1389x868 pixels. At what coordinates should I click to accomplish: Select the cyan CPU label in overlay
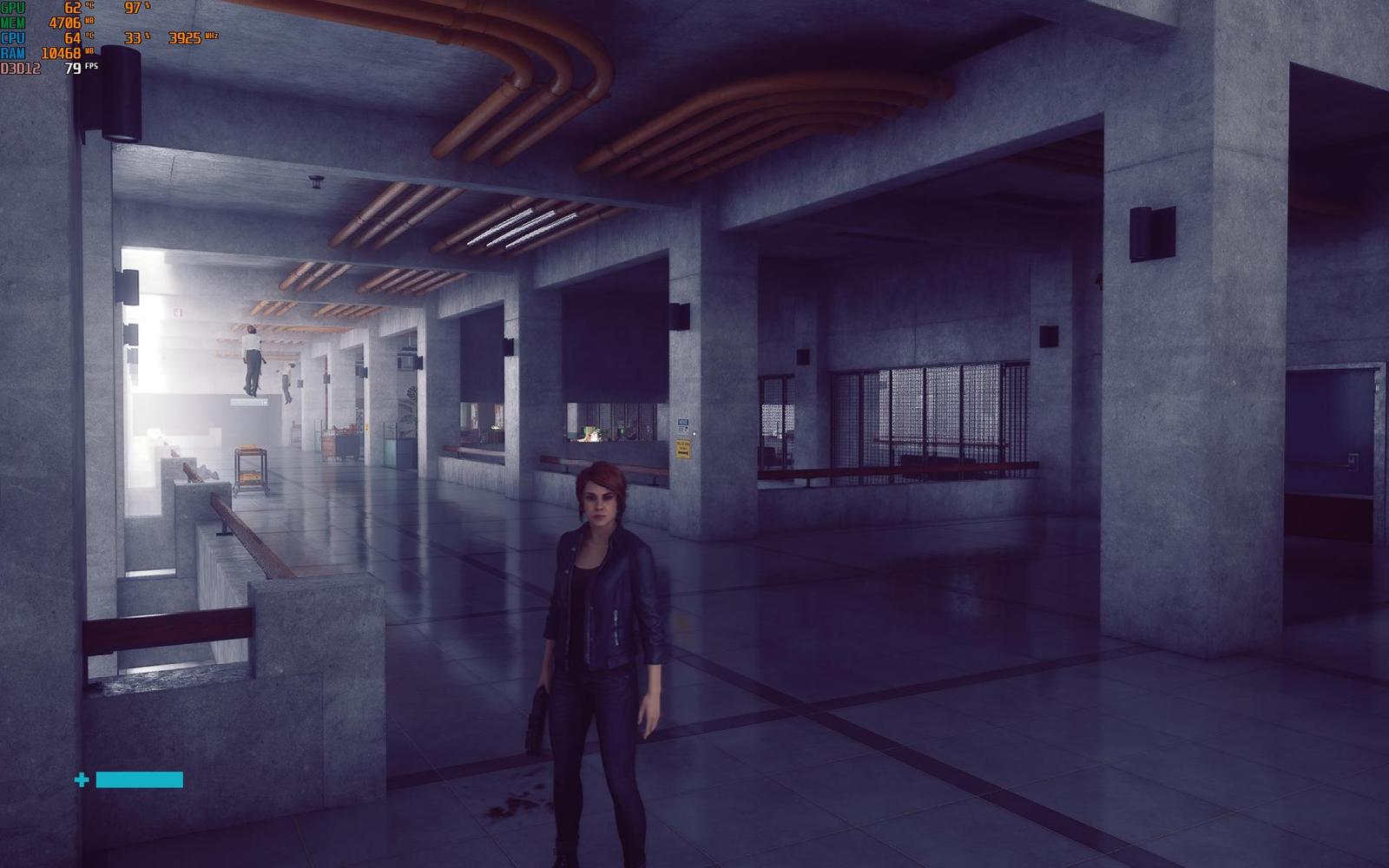(x=12, y=36)
